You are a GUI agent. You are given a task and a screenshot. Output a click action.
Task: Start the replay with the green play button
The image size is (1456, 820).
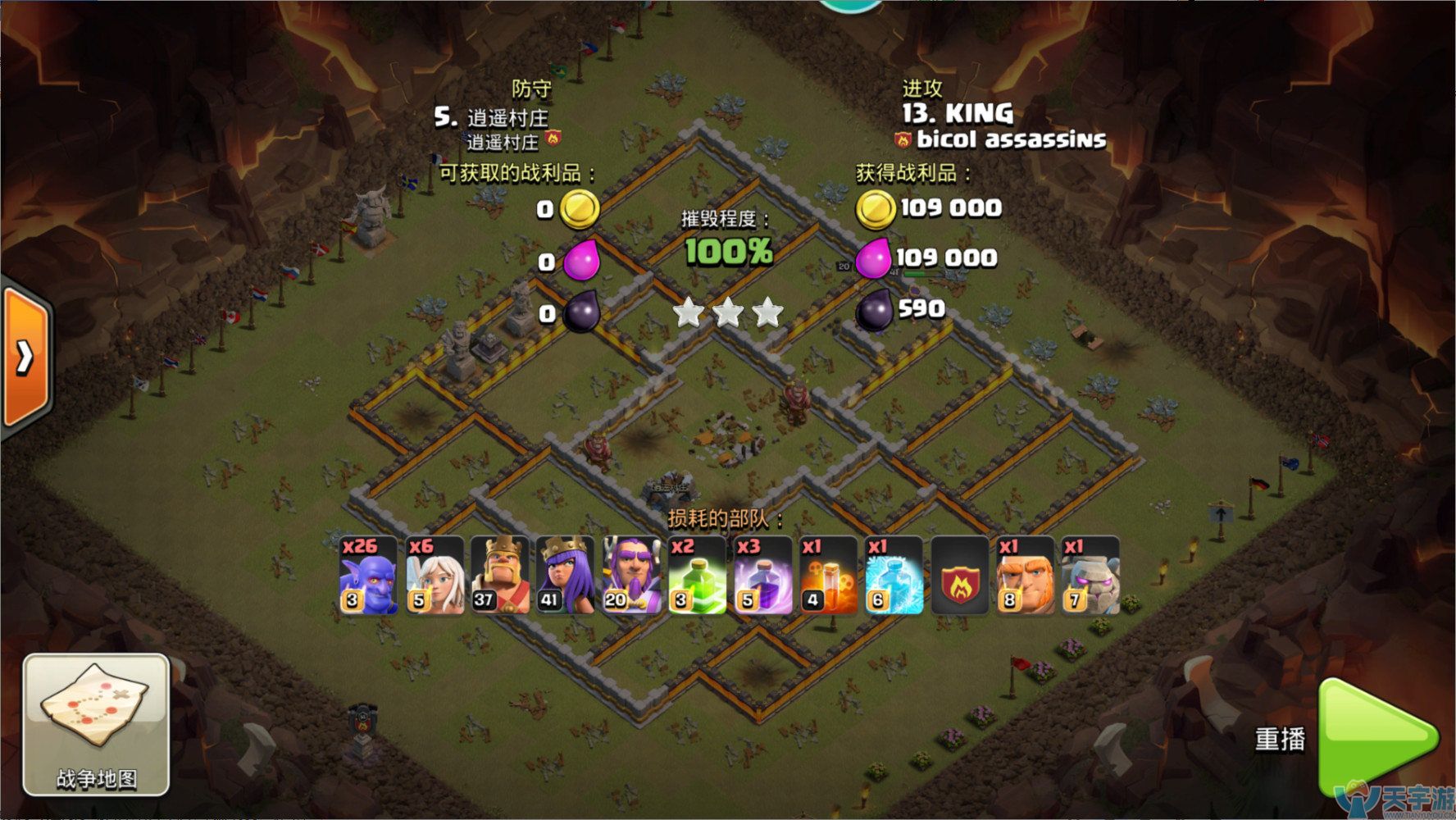click(x=1377, y=738)
